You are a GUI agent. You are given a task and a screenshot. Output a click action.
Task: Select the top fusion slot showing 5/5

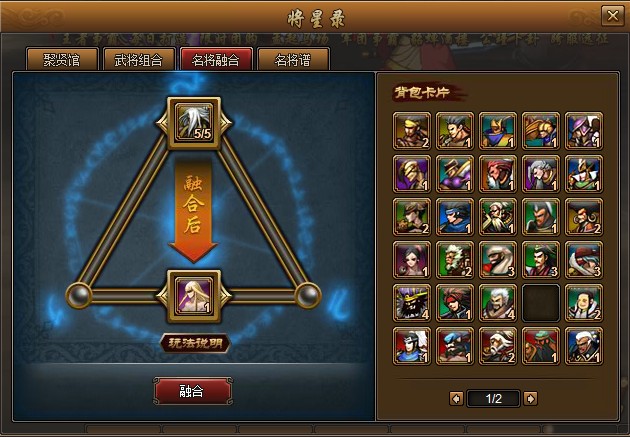[x=193, y=122]
